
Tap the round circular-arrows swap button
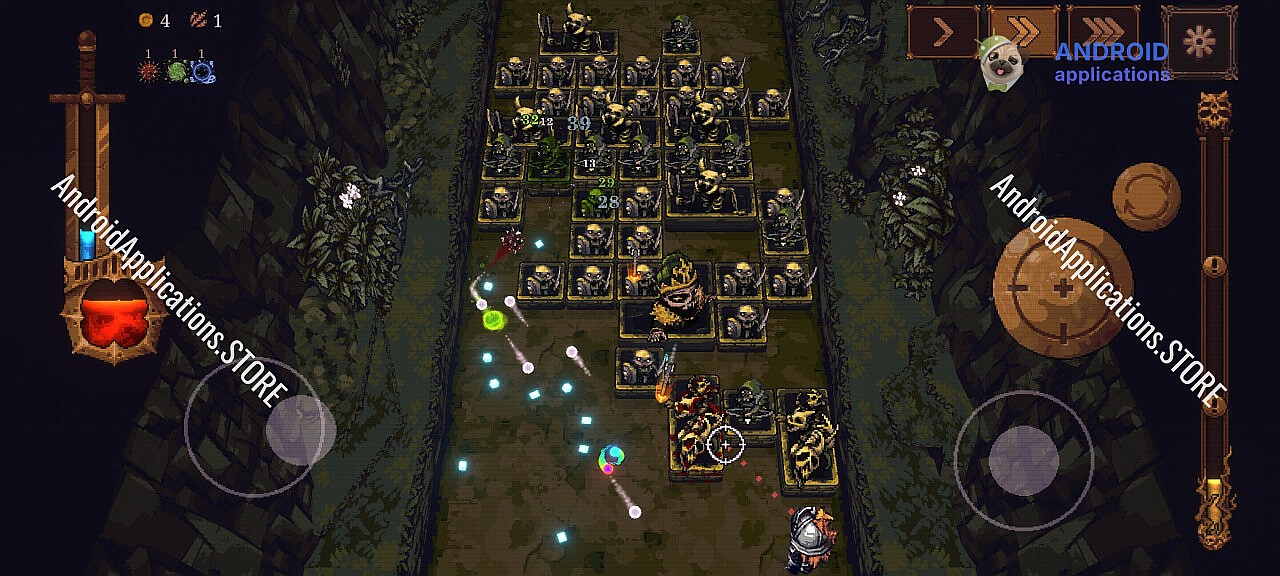(x=1146, y=197)
